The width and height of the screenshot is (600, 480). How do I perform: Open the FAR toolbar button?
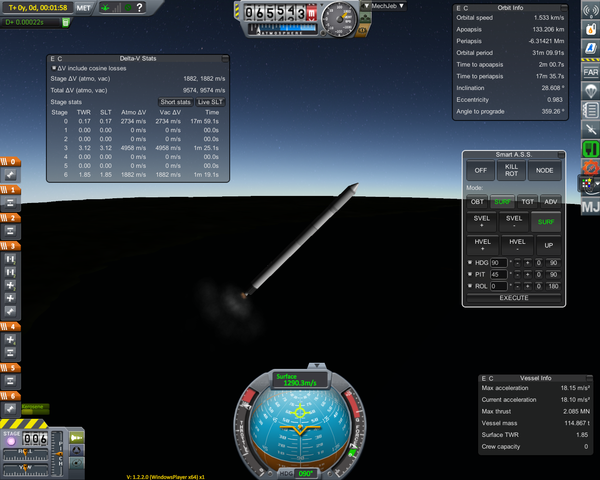(x=590, y=72)
